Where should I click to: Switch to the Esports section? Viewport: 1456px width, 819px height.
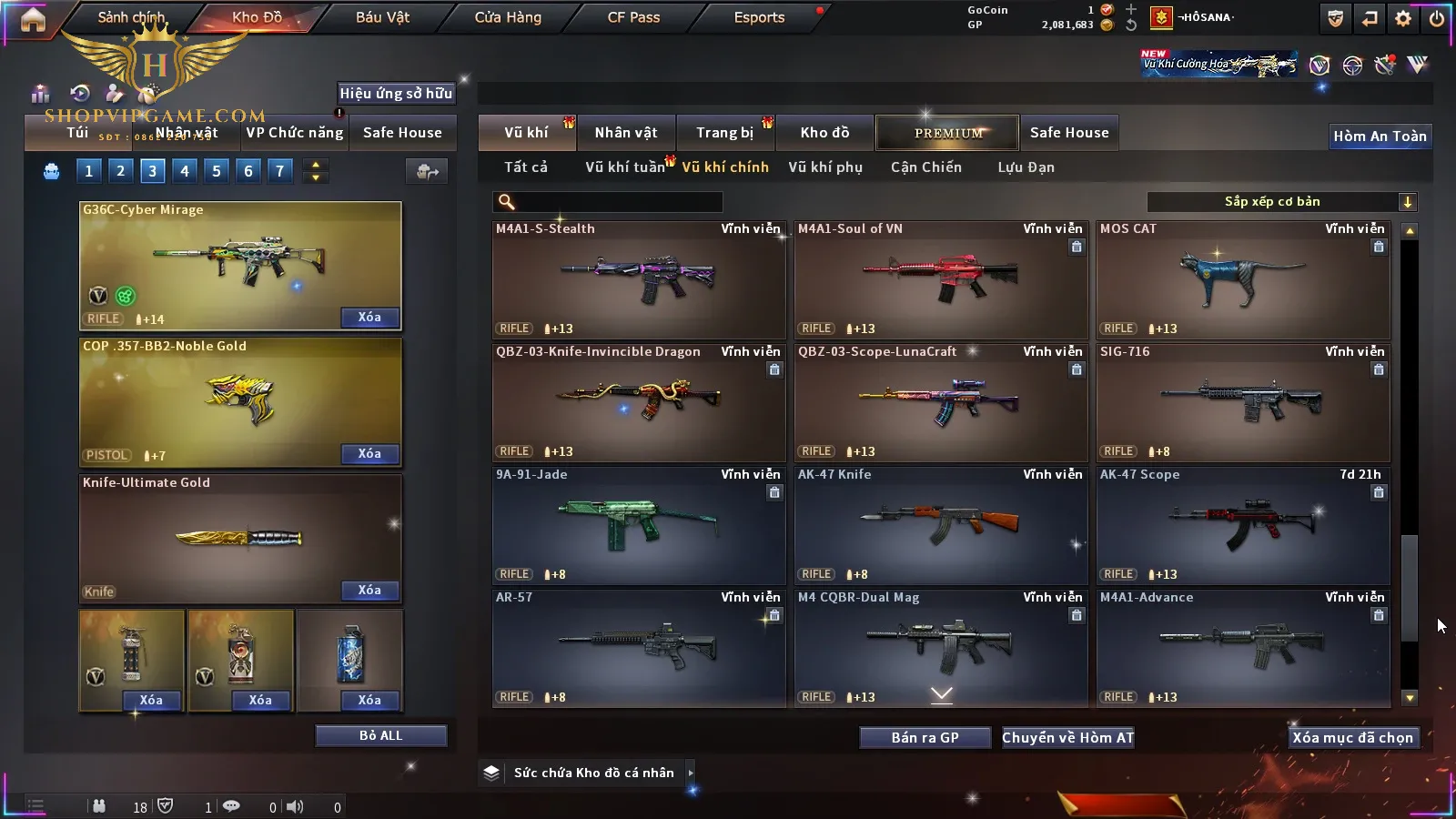[759, 17]
